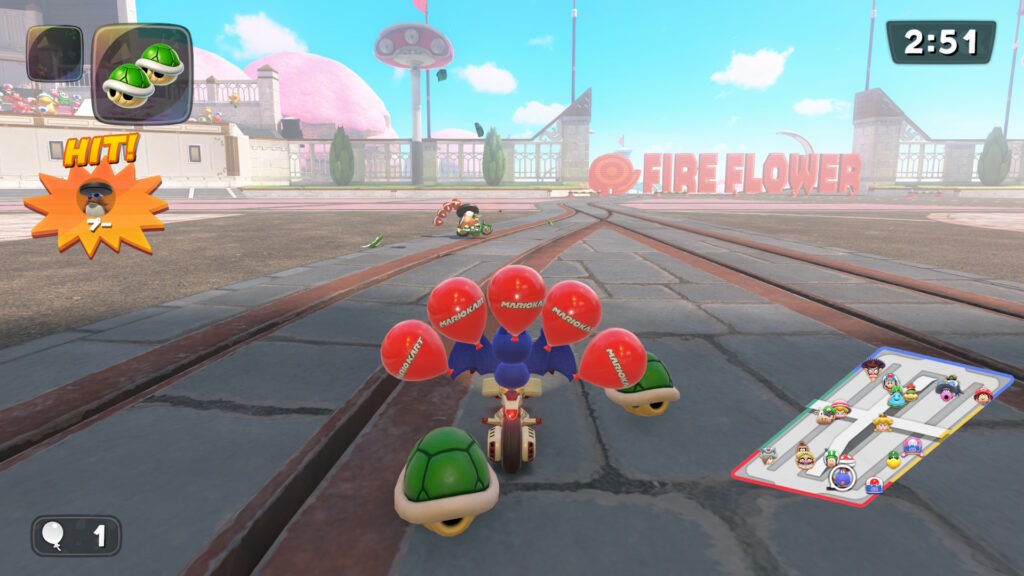Open the arena minimap
This screenshot has width=1024, height=576.
click(872, 425)
